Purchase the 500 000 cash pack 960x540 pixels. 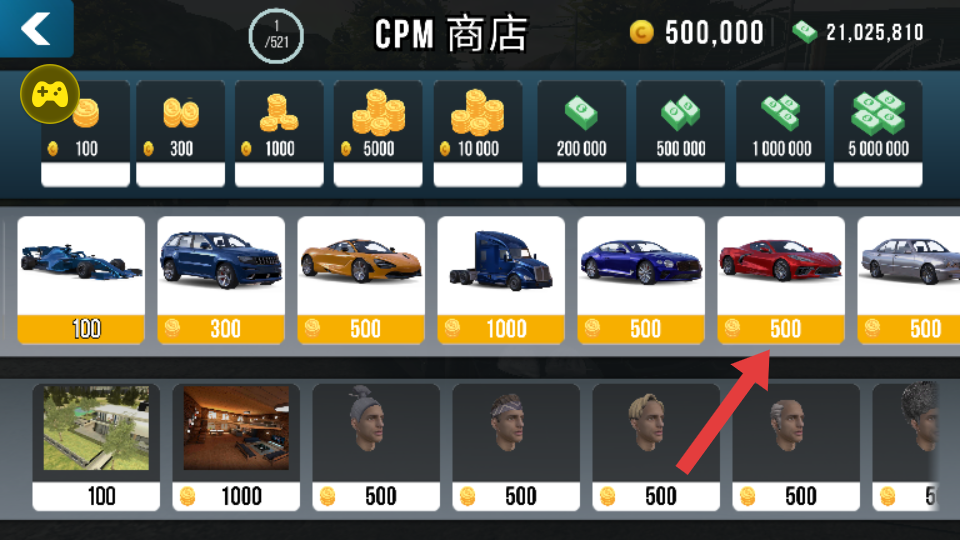(x=680, y=133)
